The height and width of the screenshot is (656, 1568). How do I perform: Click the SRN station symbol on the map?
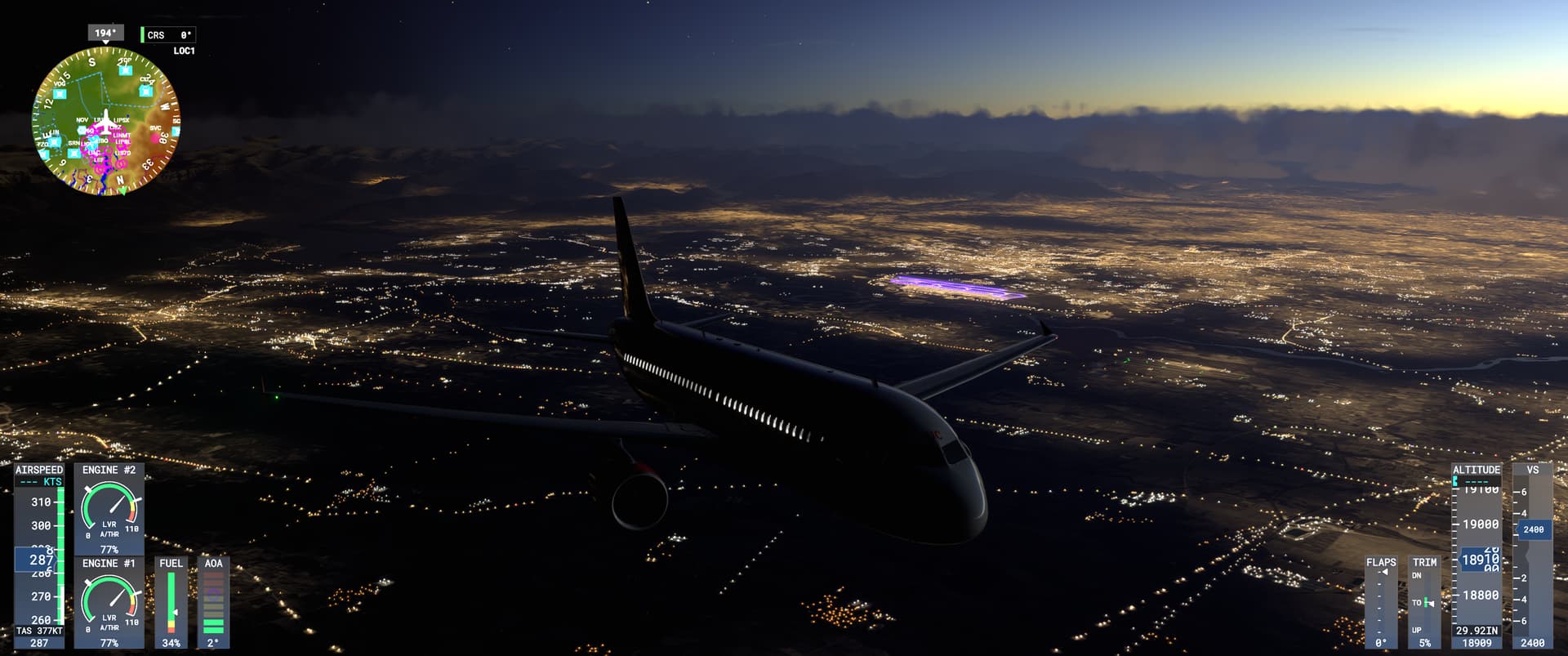click(x=73, y=142)
